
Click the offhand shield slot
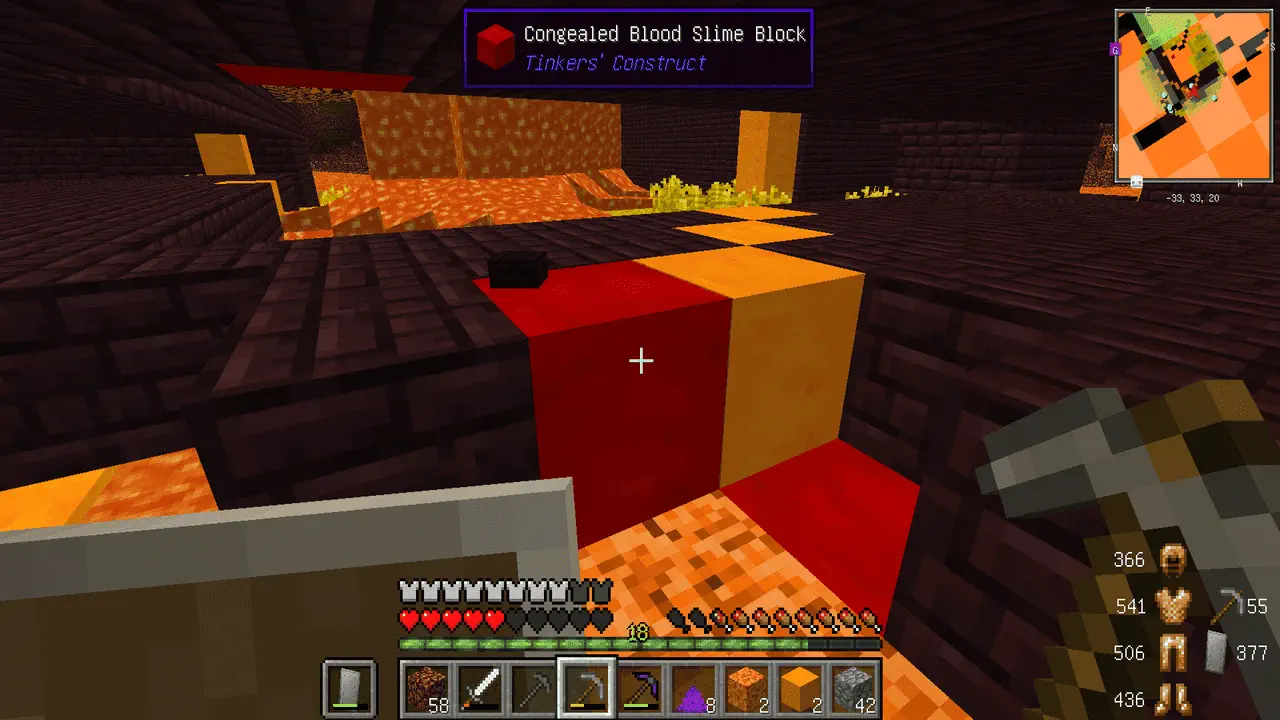(x=349, y=688)
